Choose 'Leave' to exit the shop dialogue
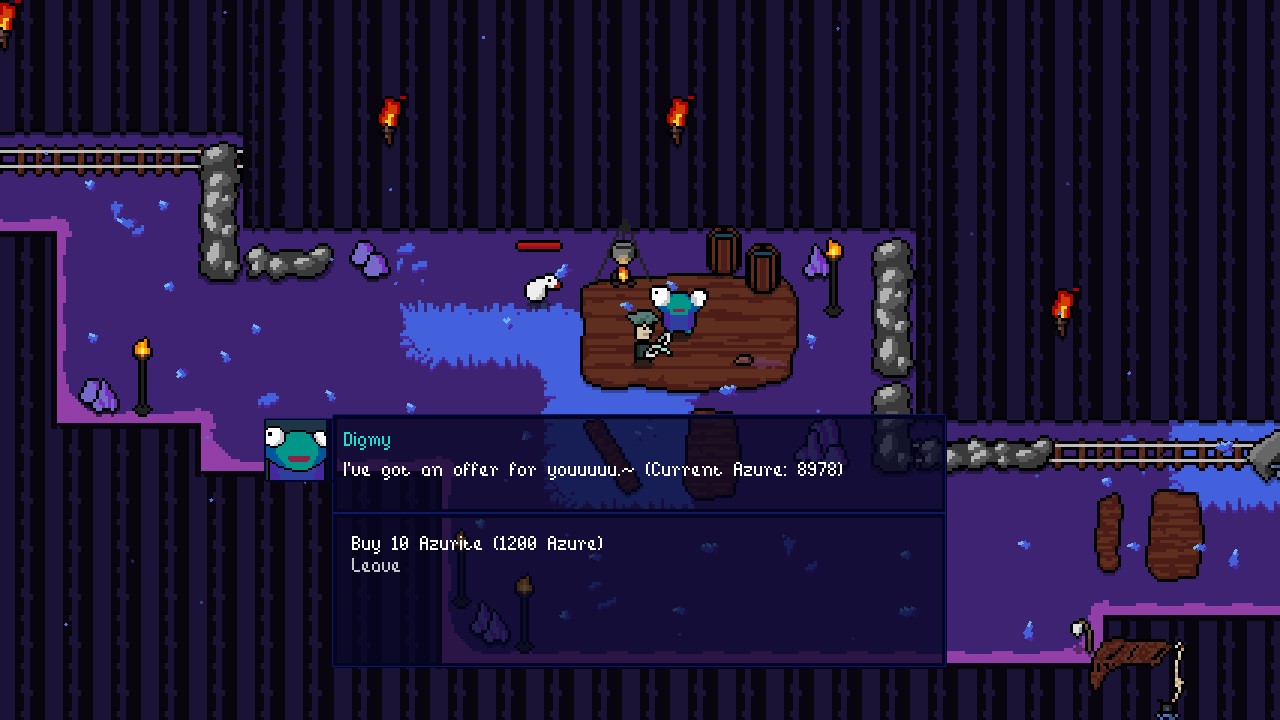The image size is (1280, 720). click(376, 566)
